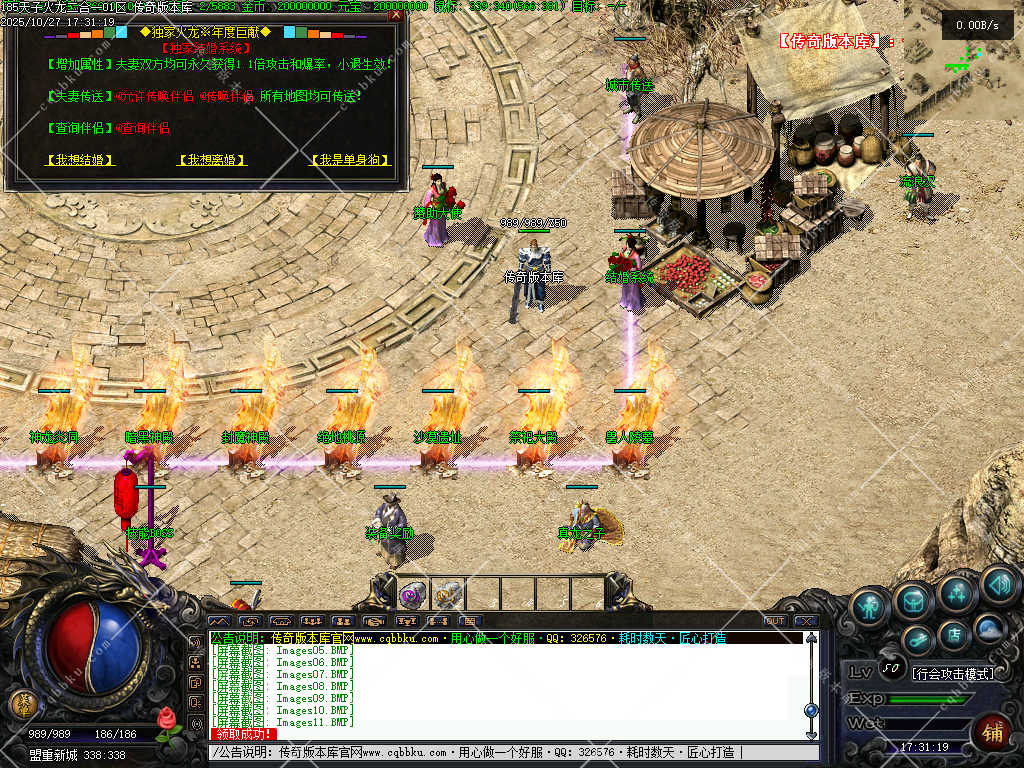
Task: Click the red 查询伴侣 query link
Action: pyautogui.click(x=142, y=128)
